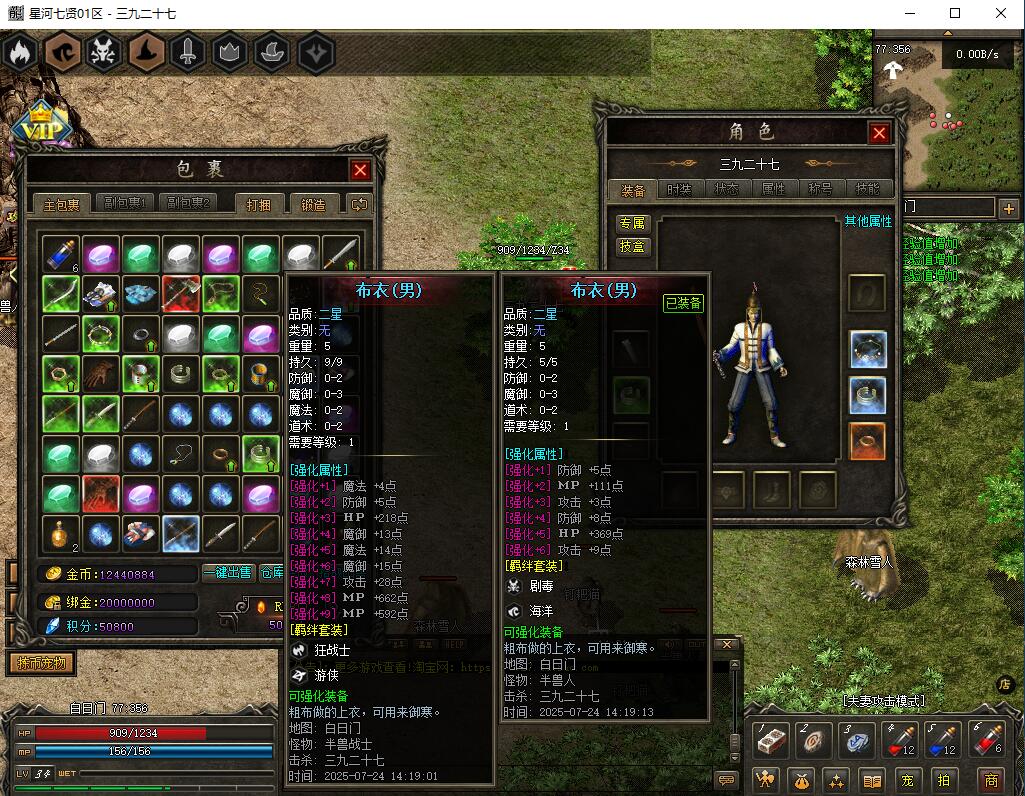Open the 商 shop button
The height and width of the screenshot is (796, 1025).
(x=990, y=780)
